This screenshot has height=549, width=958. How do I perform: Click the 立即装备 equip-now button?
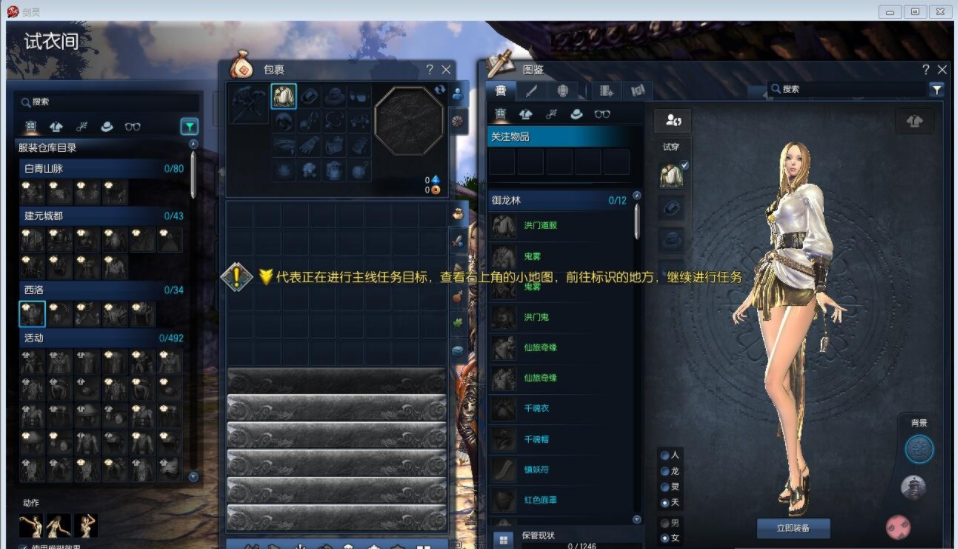click(x=793, y=527)
